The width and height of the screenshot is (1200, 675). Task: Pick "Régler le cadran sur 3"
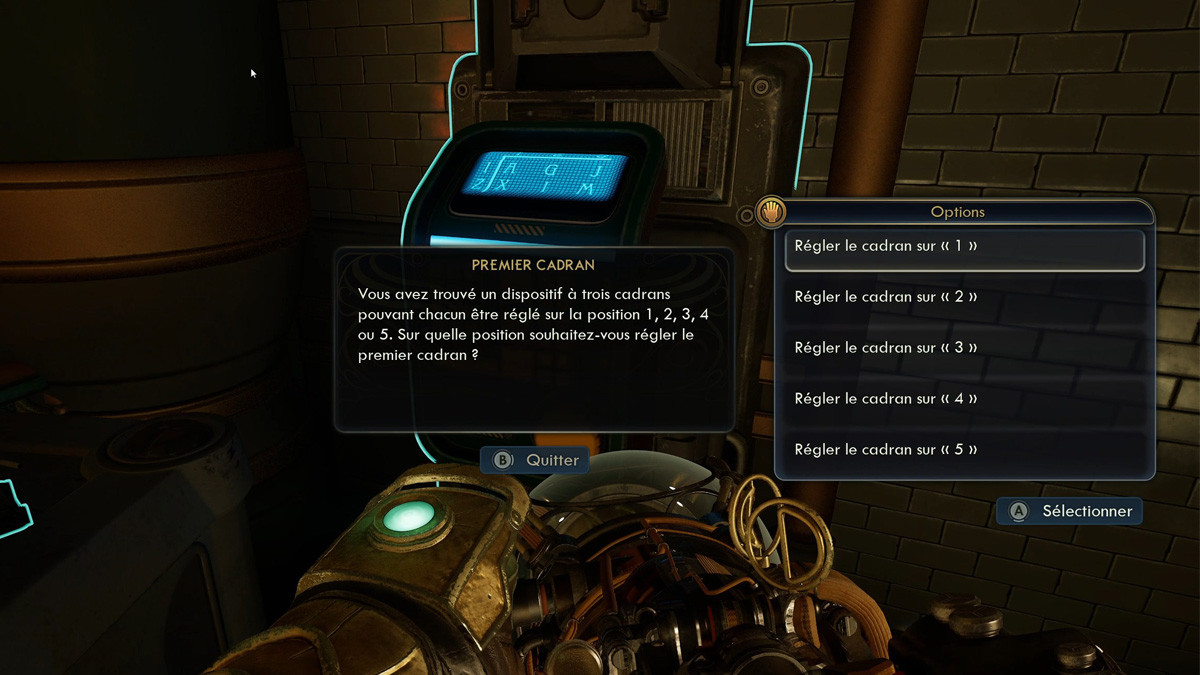pyautogui.click(x=964, y=348)
